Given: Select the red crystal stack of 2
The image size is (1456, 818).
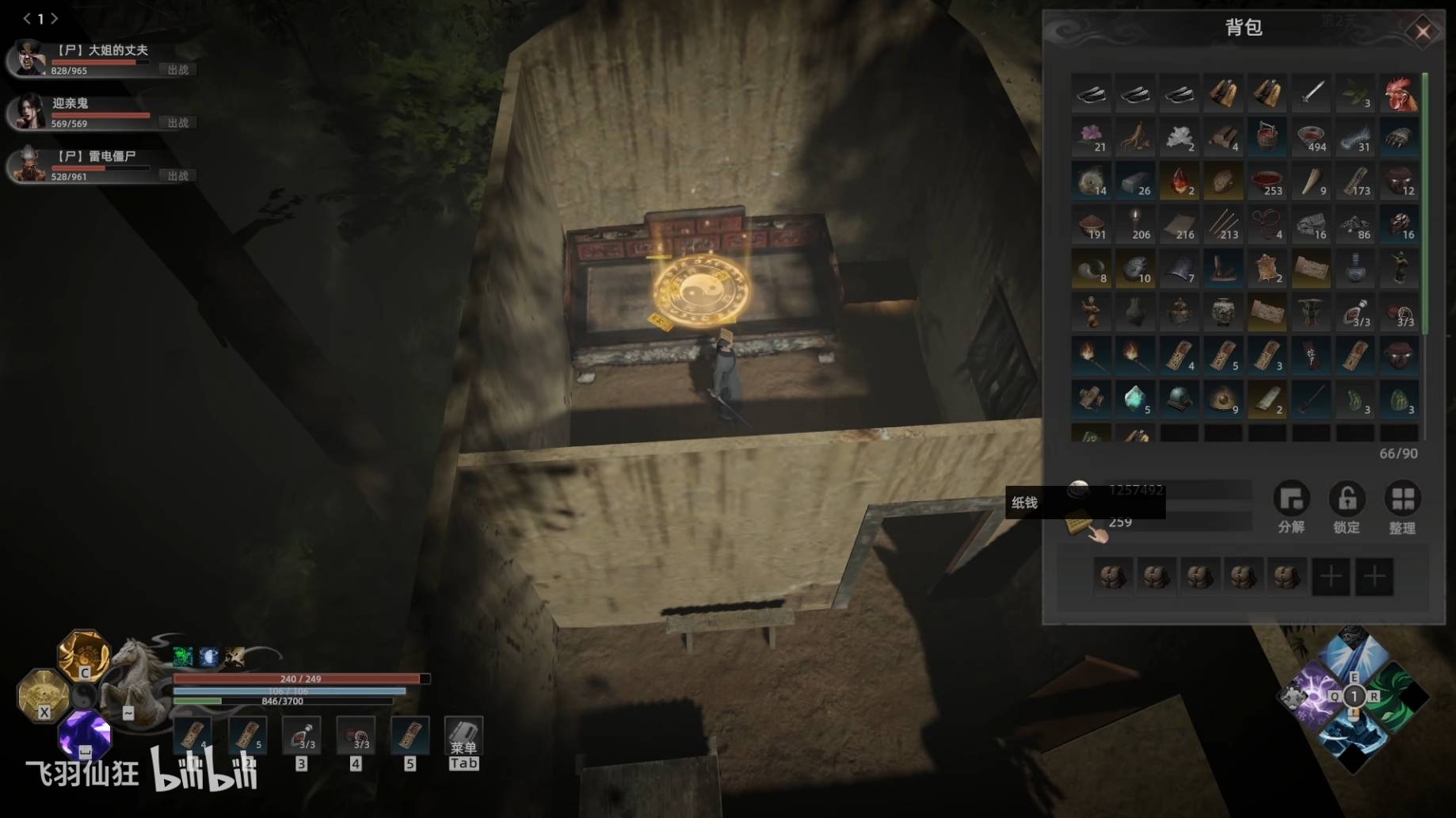Looking at the screenshot, I should tap(1179, 182).
